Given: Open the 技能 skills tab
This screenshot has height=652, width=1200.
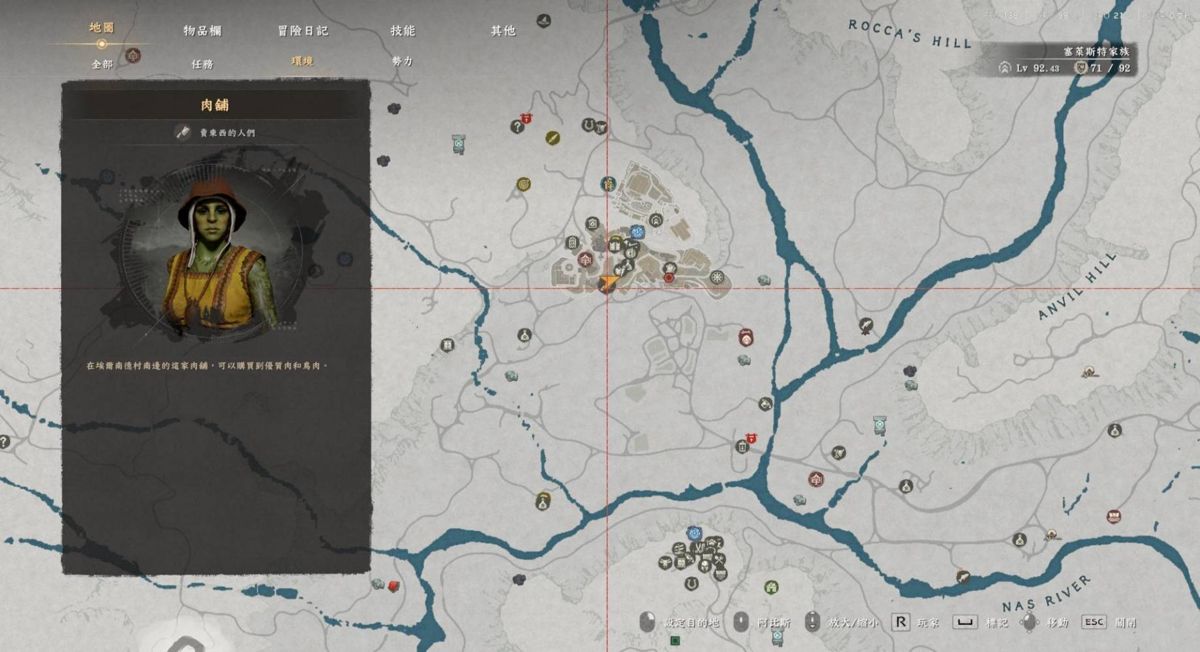Looking at the screenshot, I should [402, 31].
